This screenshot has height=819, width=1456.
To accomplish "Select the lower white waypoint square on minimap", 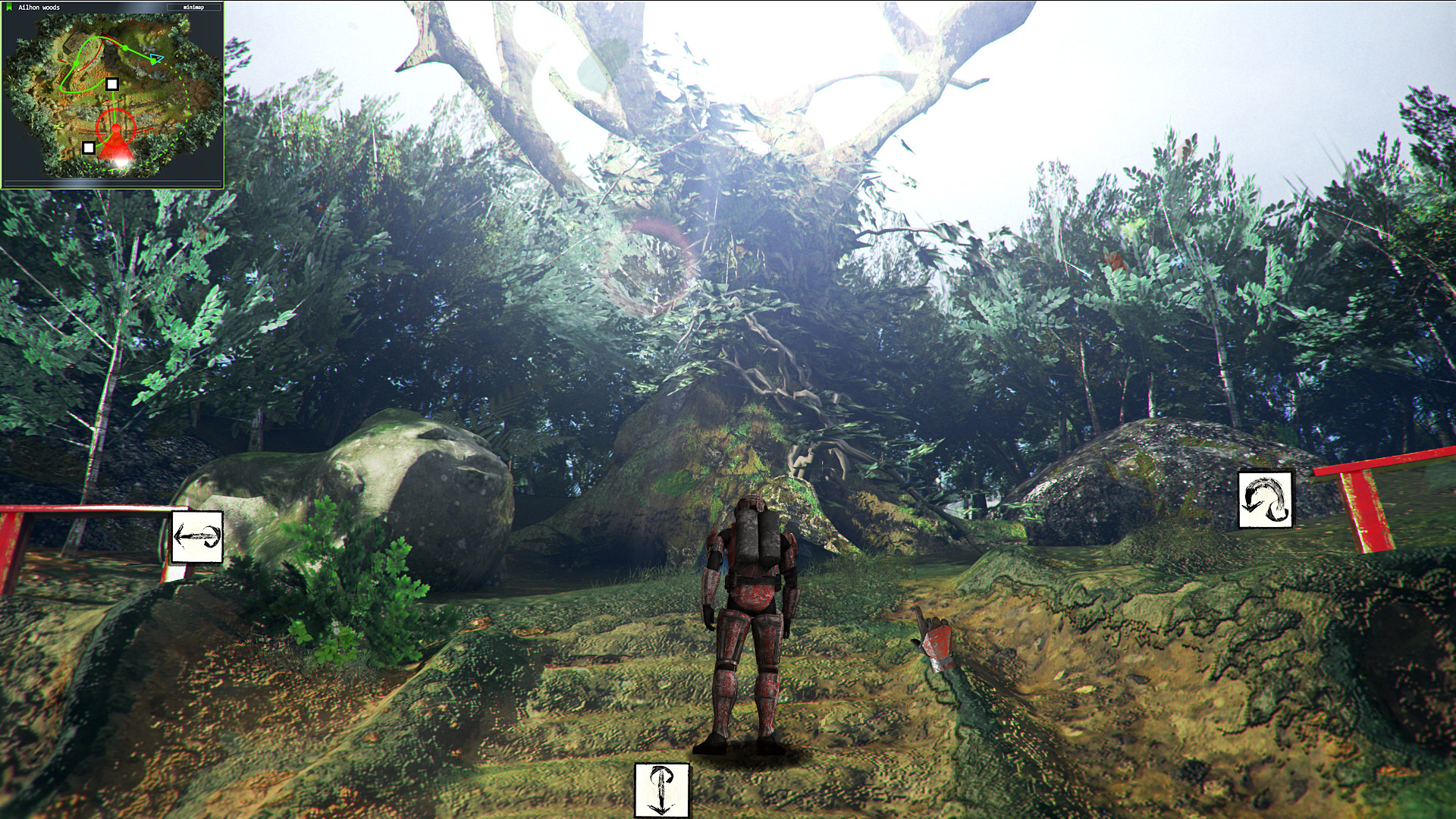I will coord(89,147).
